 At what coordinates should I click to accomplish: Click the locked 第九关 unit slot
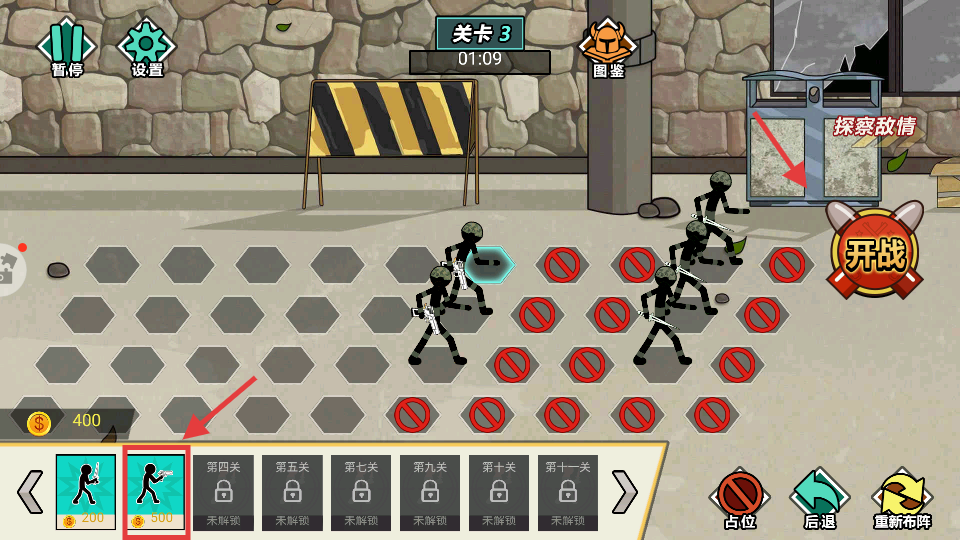[x=430, y=491]
